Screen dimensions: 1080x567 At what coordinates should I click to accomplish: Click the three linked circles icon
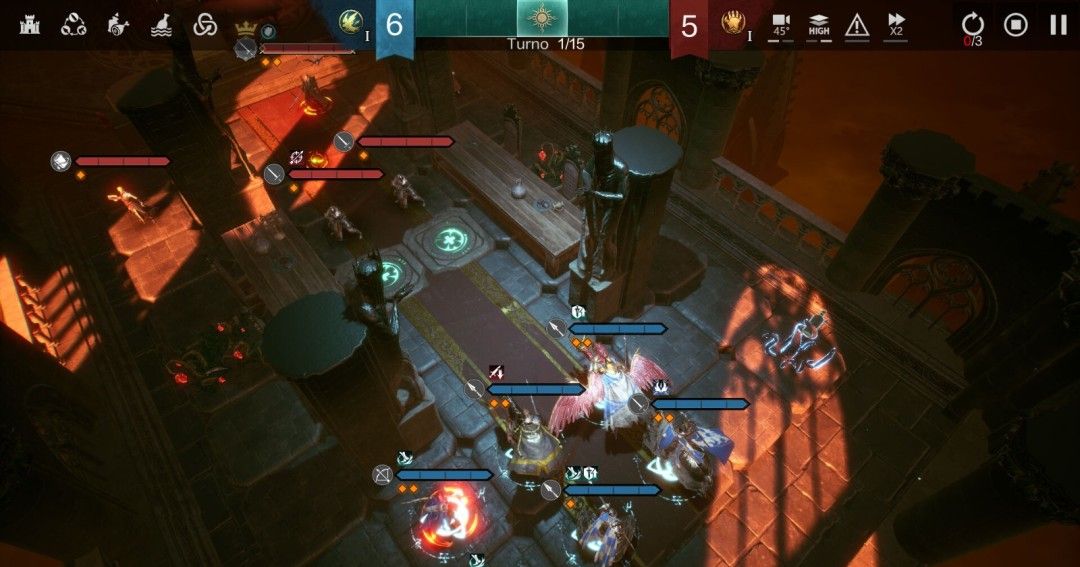(73, 24)
